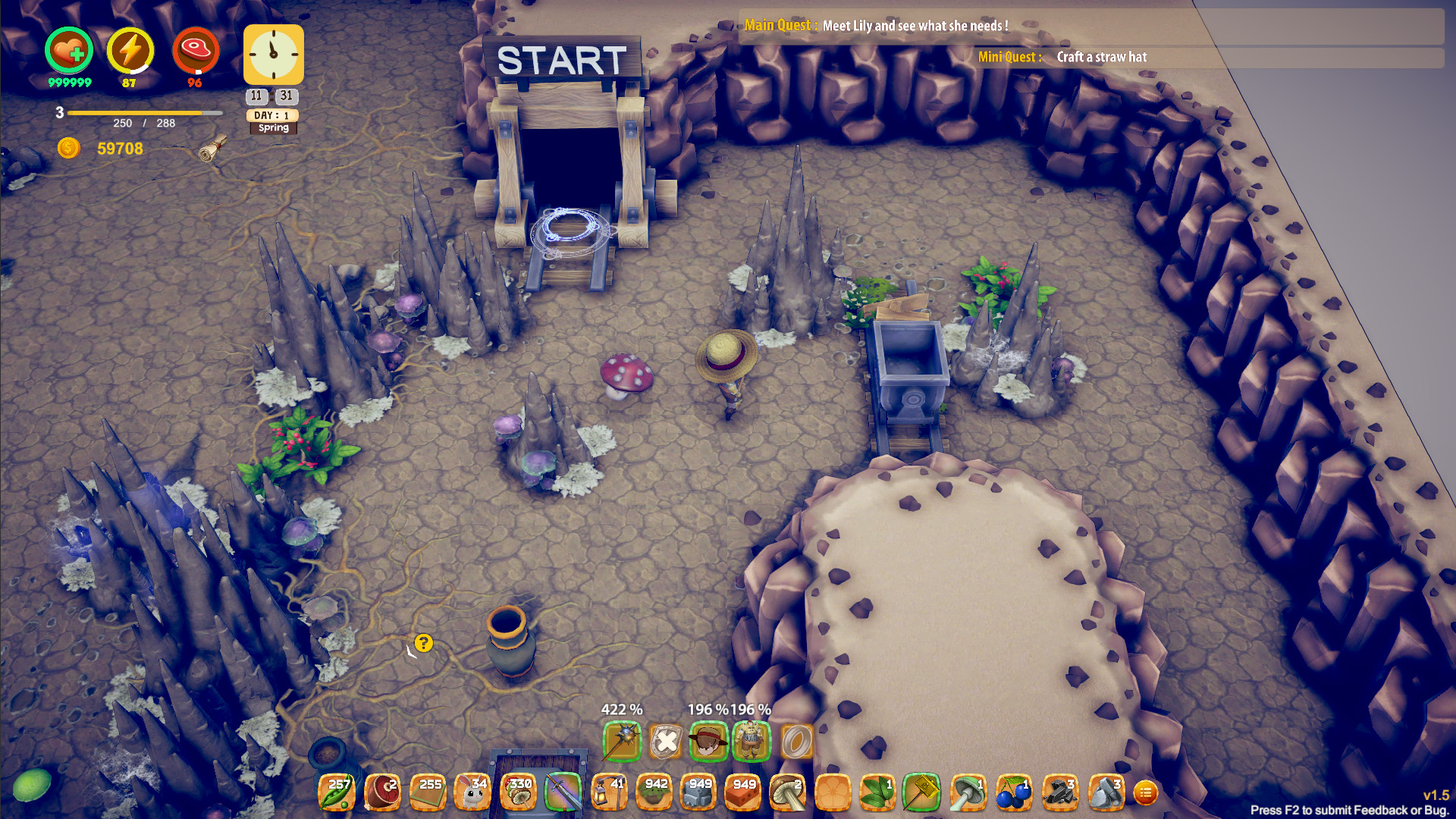Screen dimensions: 1456x819
Task: Click the lightning energy icon showing 87
Action: [130, 50]
